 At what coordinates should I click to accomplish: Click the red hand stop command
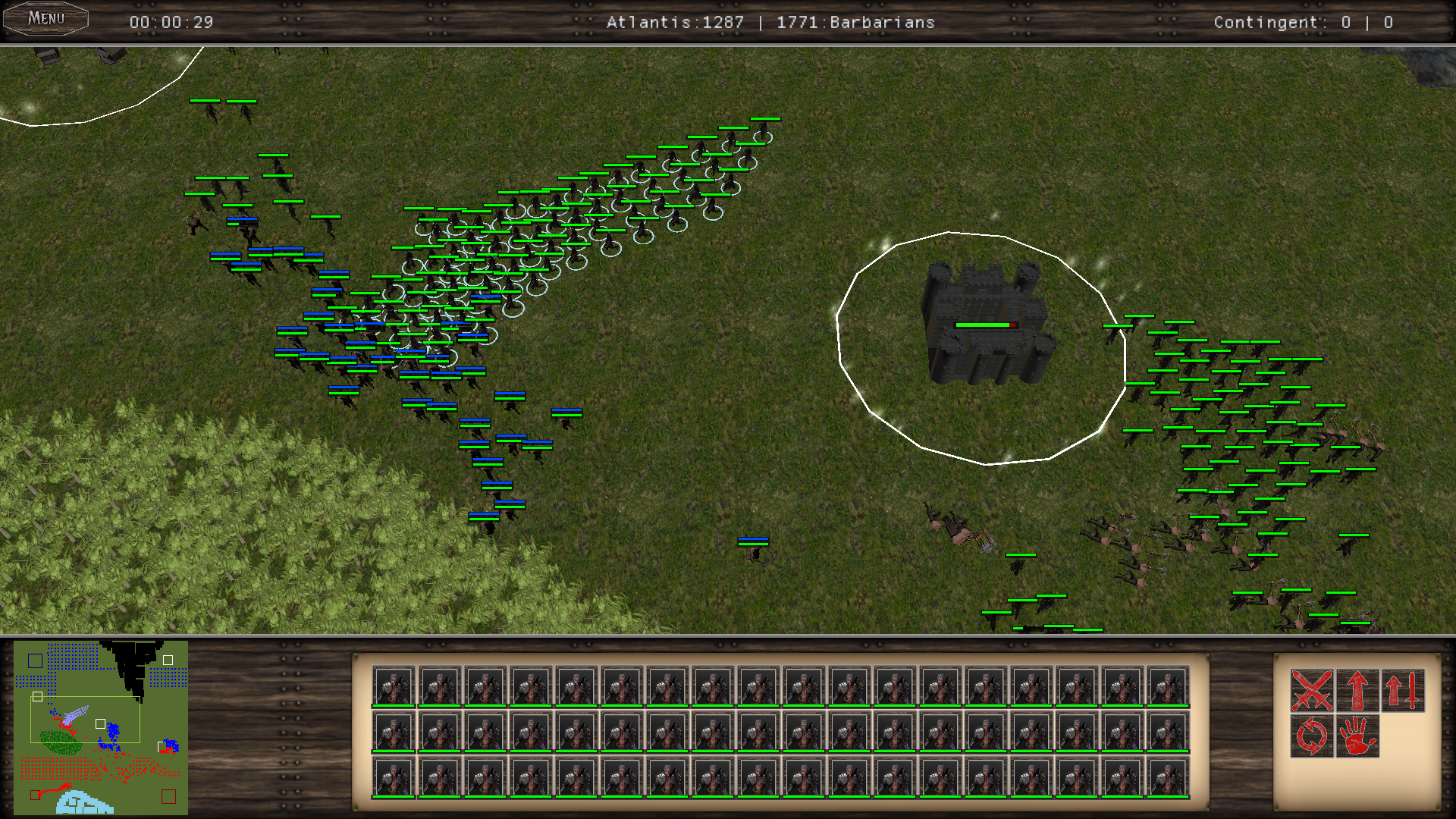pos(1357,736)
